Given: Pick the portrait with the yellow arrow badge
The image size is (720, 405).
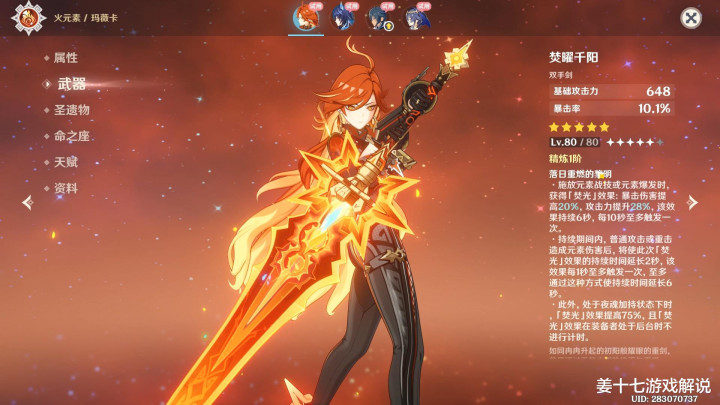Looking at the screenshot, I should (x=379, y=17).
